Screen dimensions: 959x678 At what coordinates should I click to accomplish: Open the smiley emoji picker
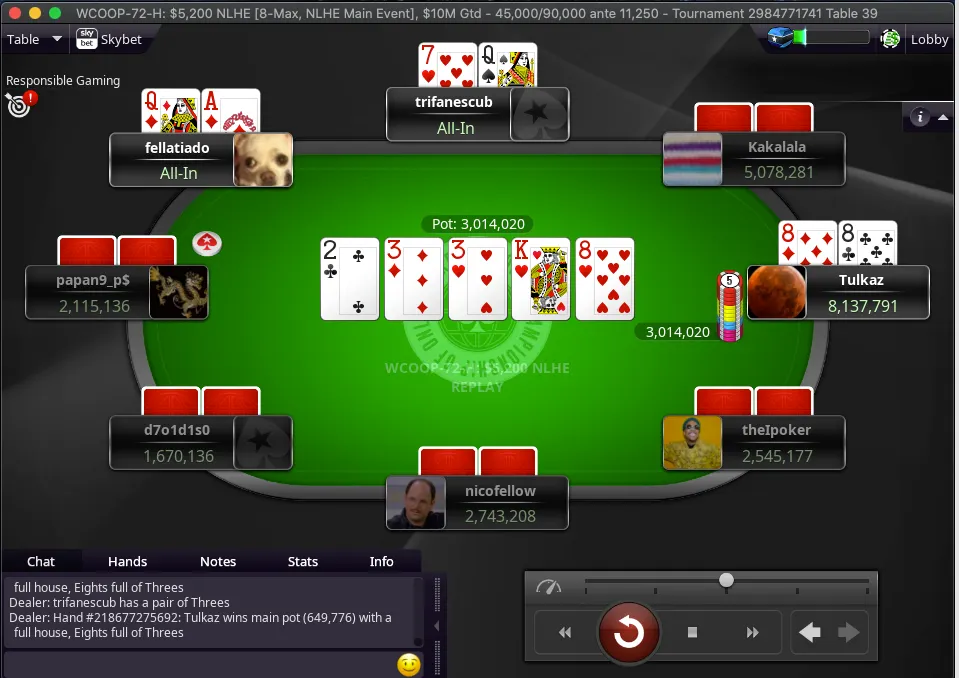(x=408, y=664)
